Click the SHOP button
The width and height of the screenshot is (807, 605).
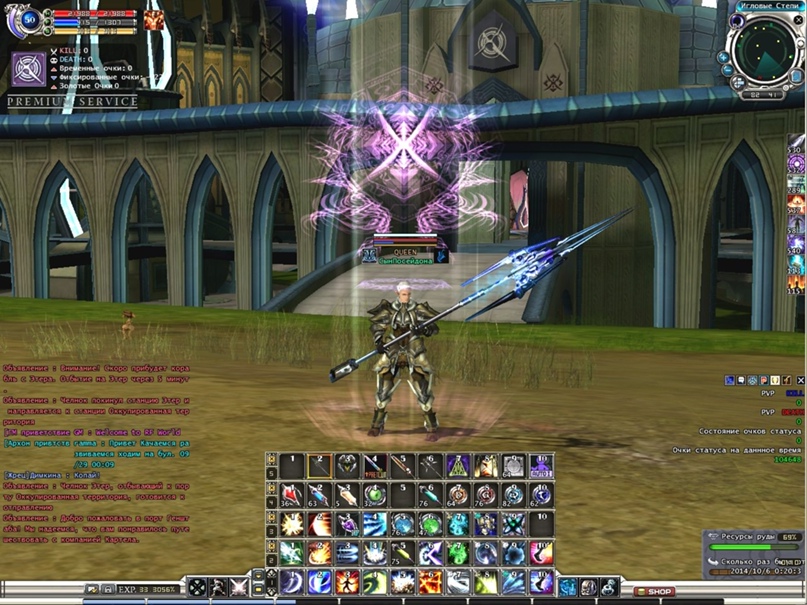coord(655,592)
